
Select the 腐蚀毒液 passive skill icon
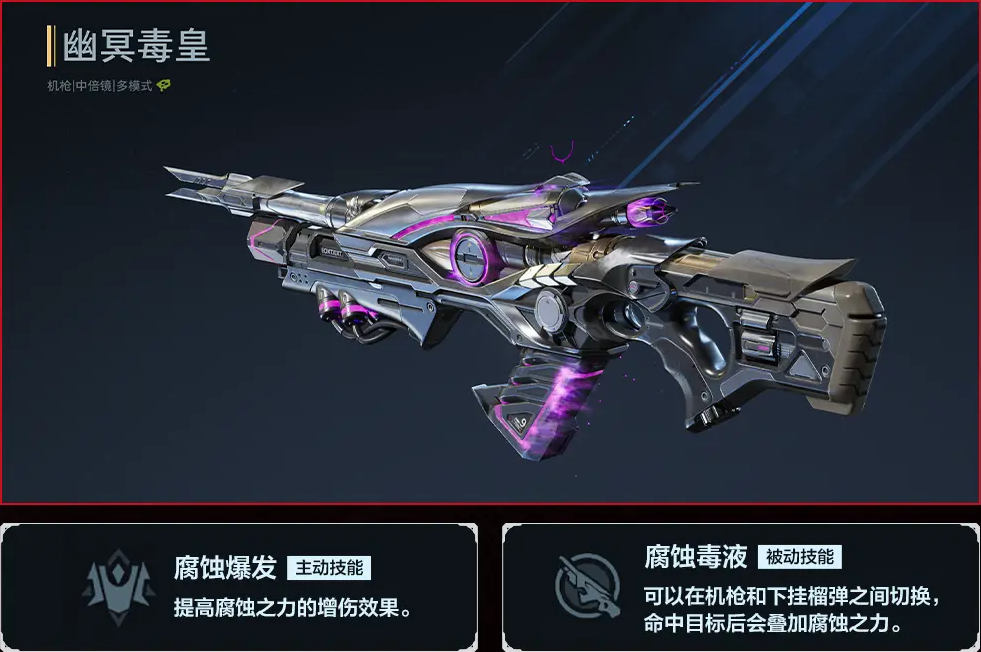[x=587, y=585]
